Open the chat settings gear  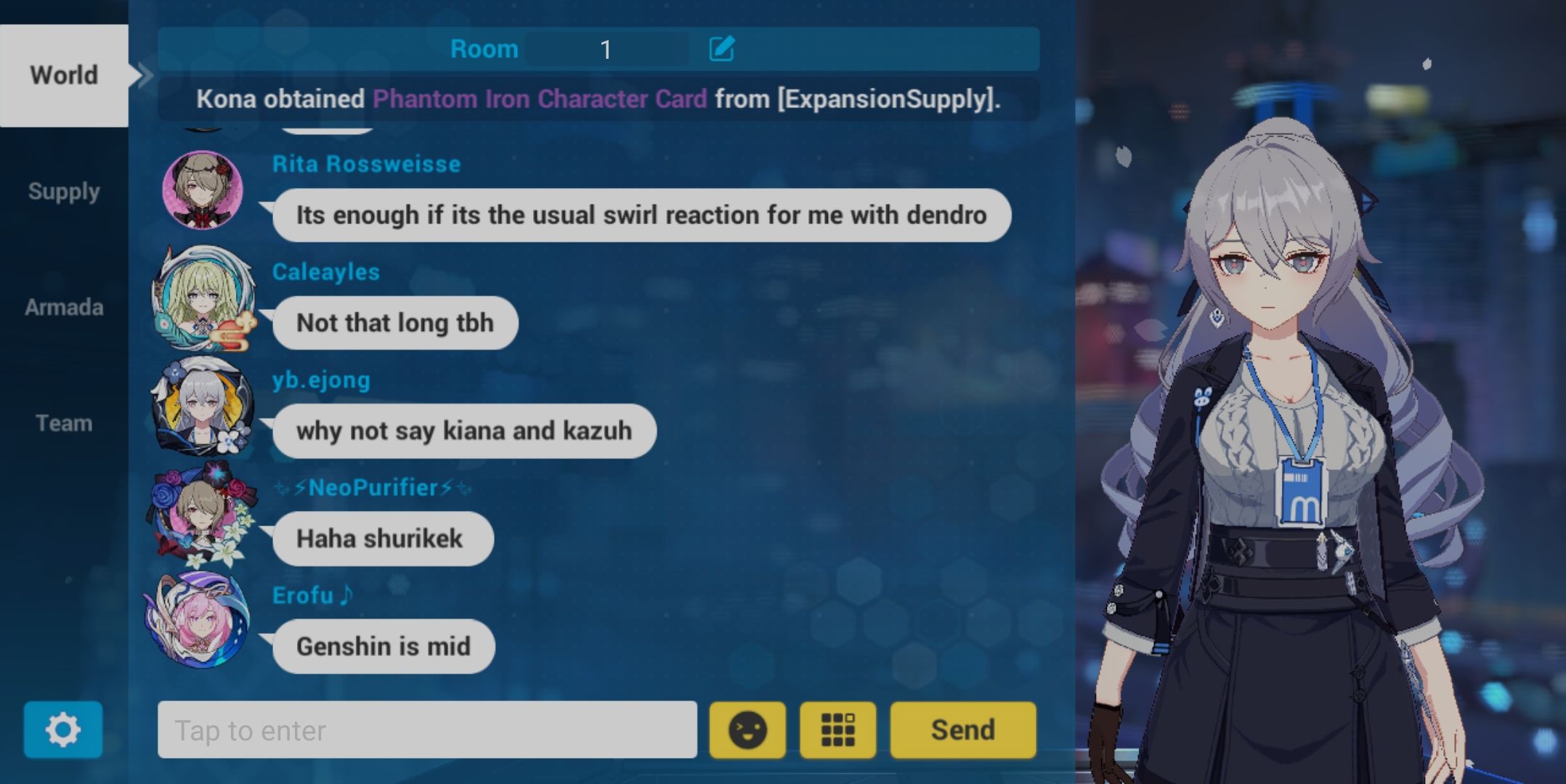point(64,730)
